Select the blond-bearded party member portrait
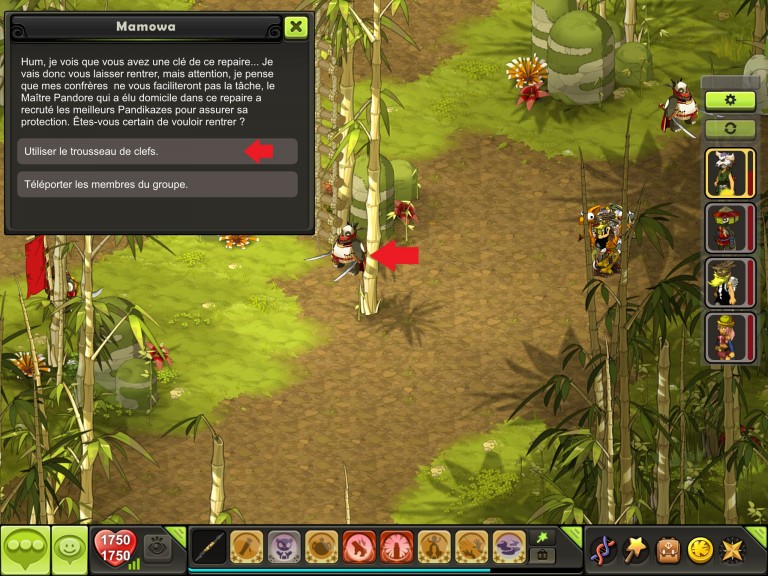Image resolution: width=768 pixels, height=576 pixels. [723, 282]
